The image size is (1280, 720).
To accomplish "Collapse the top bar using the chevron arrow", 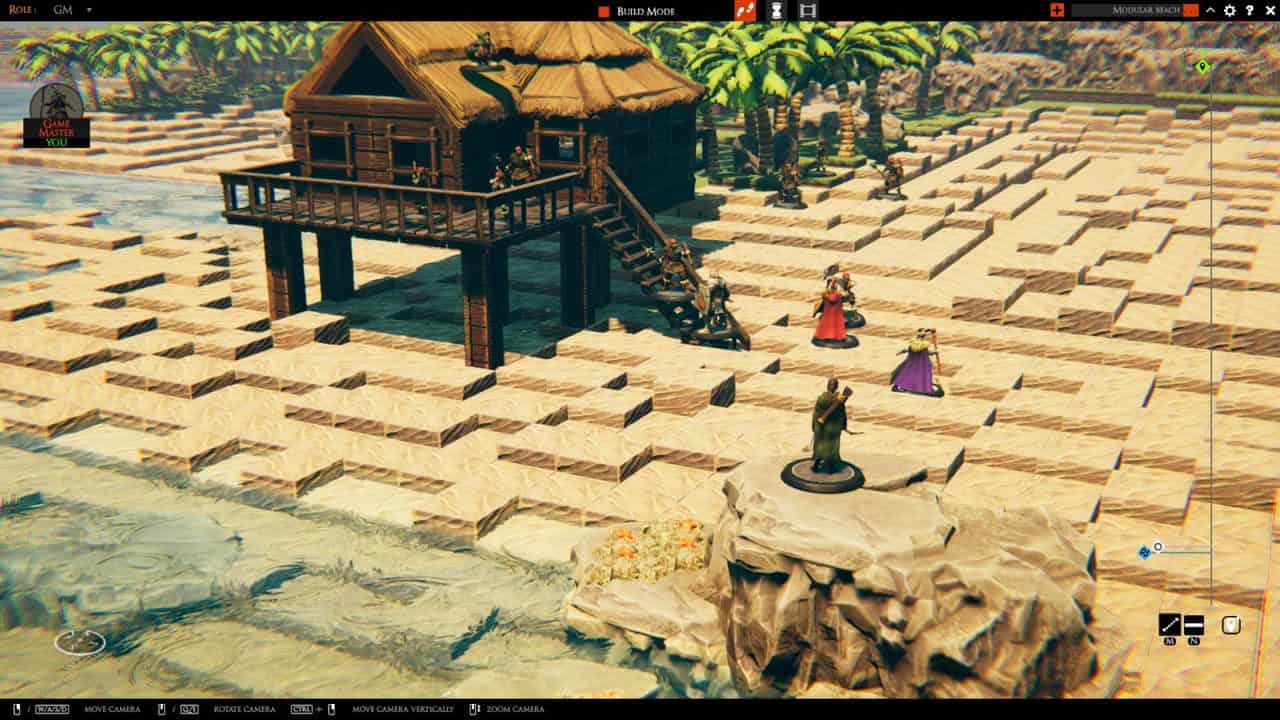I will point(1211,10).
